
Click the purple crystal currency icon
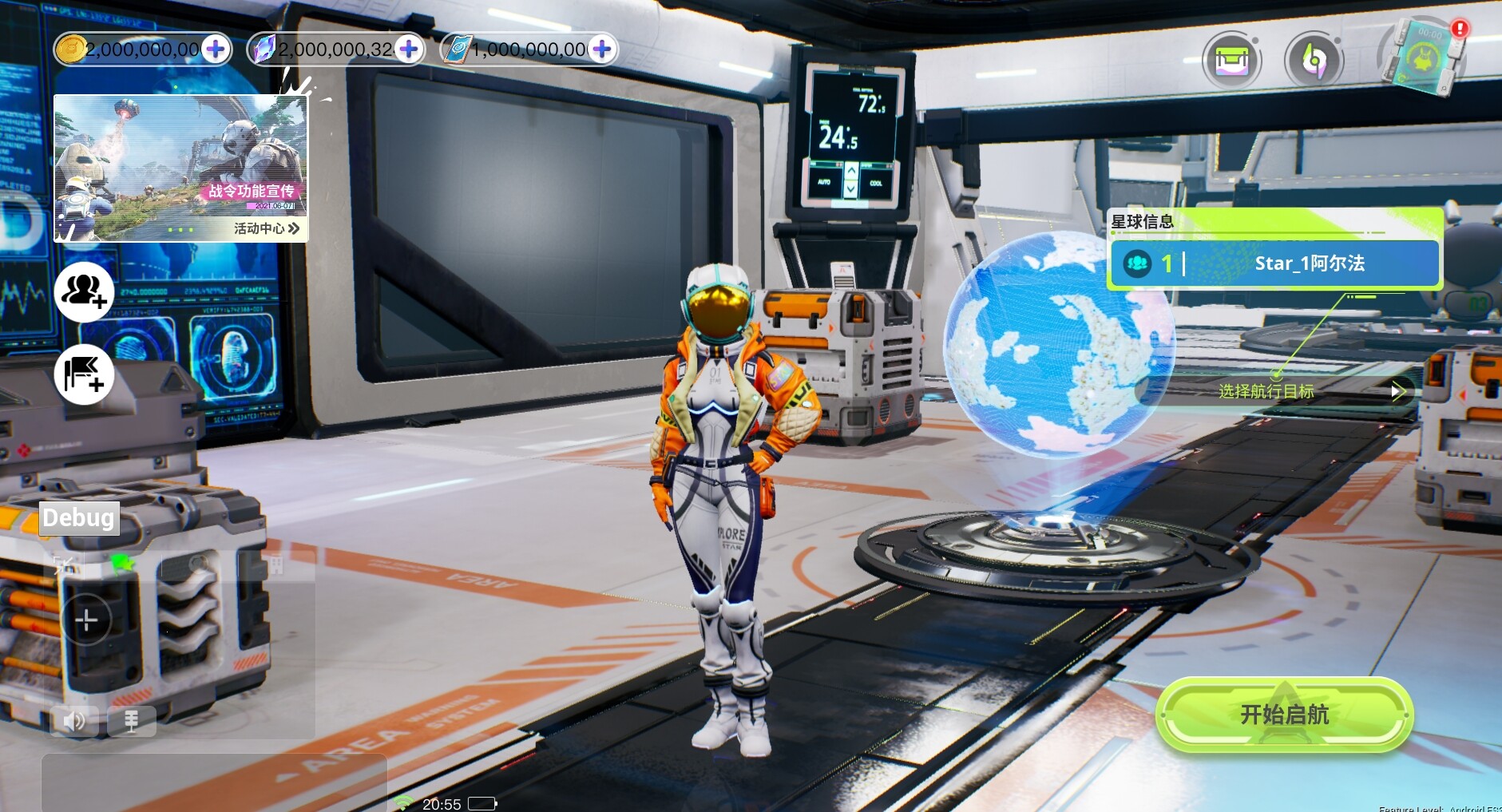(x=264, y=49)
